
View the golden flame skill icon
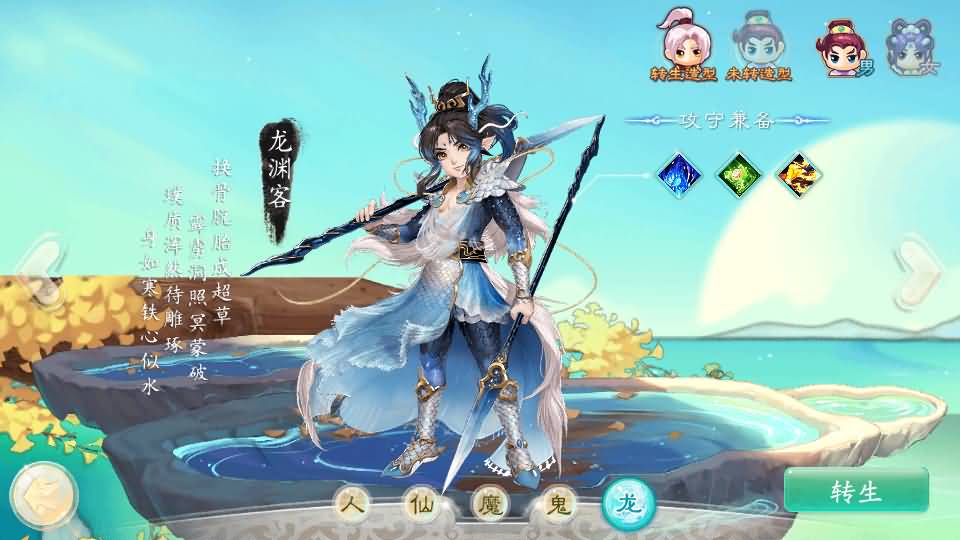coord(799,176)
